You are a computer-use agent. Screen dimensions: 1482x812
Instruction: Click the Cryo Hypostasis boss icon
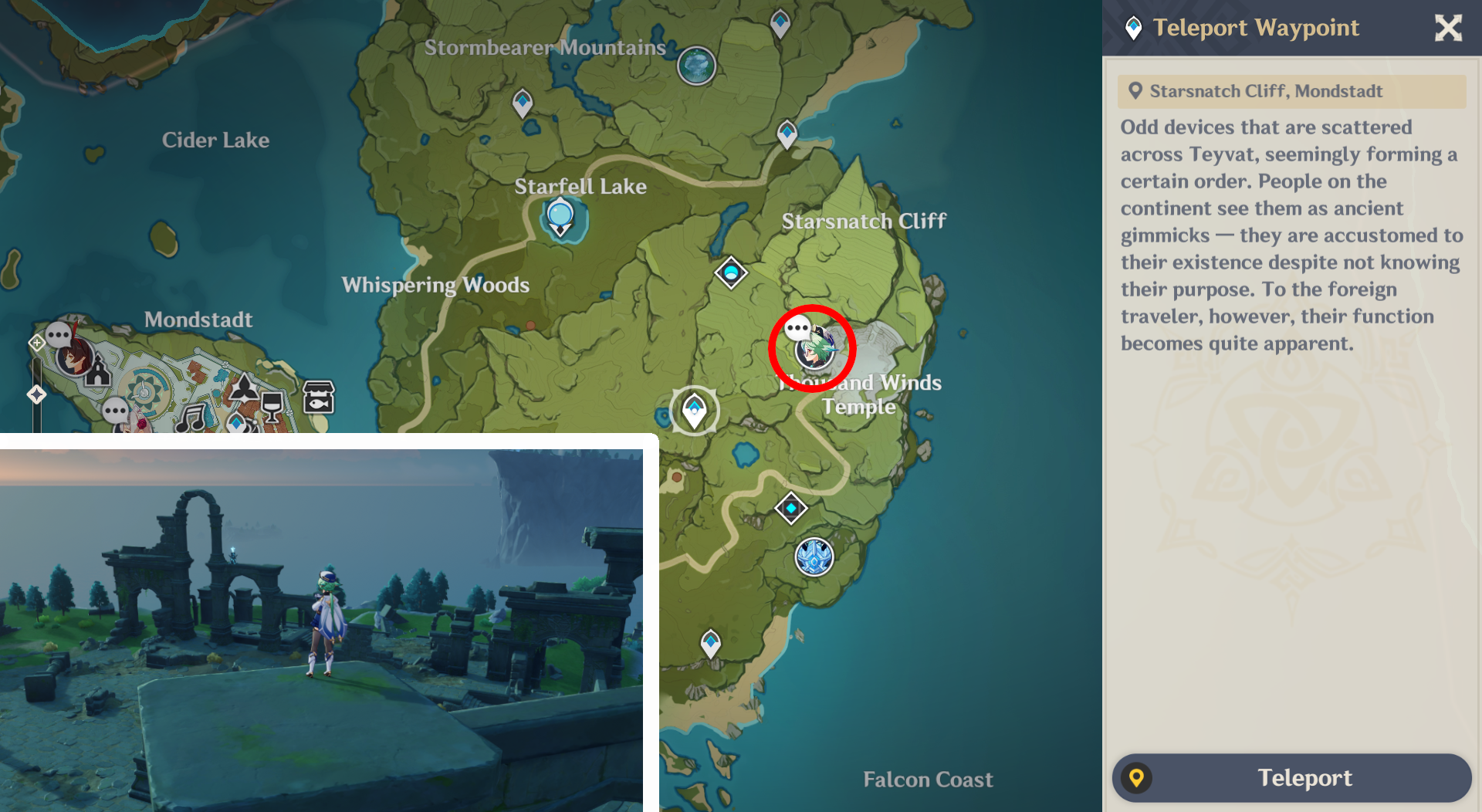[814, 558]
